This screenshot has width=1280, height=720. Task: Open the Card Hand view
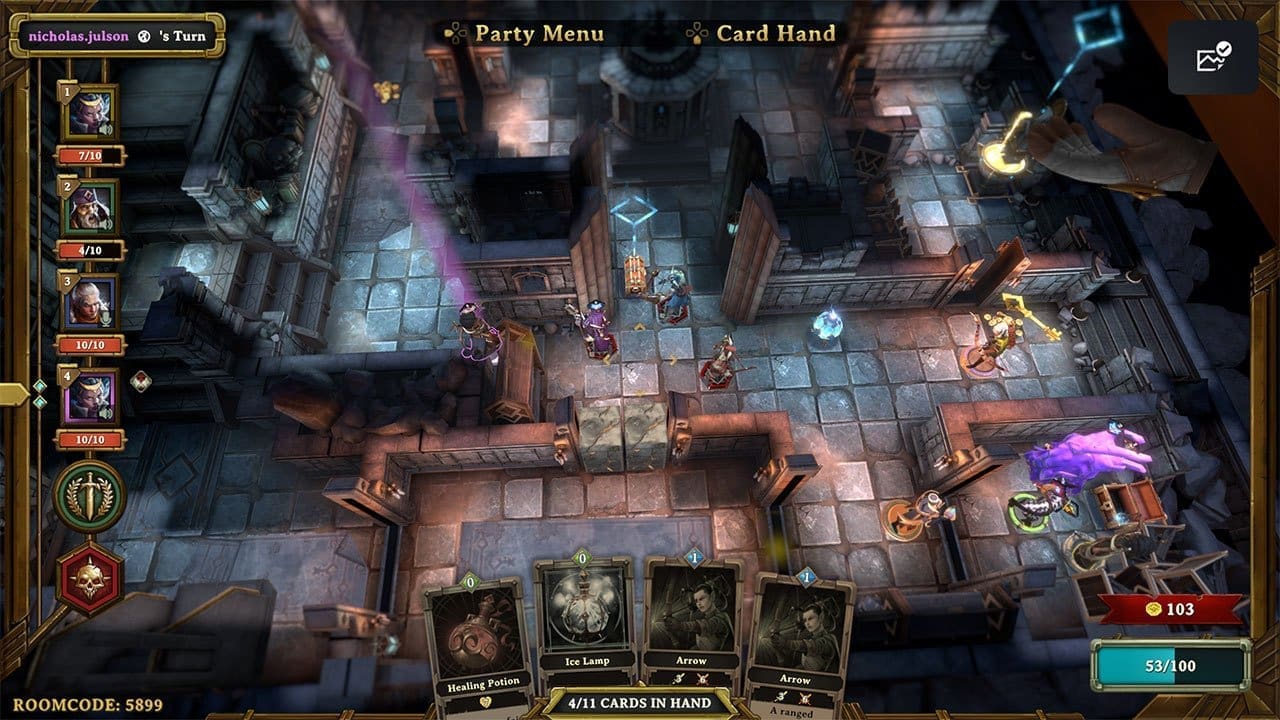(x=775, y=33)
